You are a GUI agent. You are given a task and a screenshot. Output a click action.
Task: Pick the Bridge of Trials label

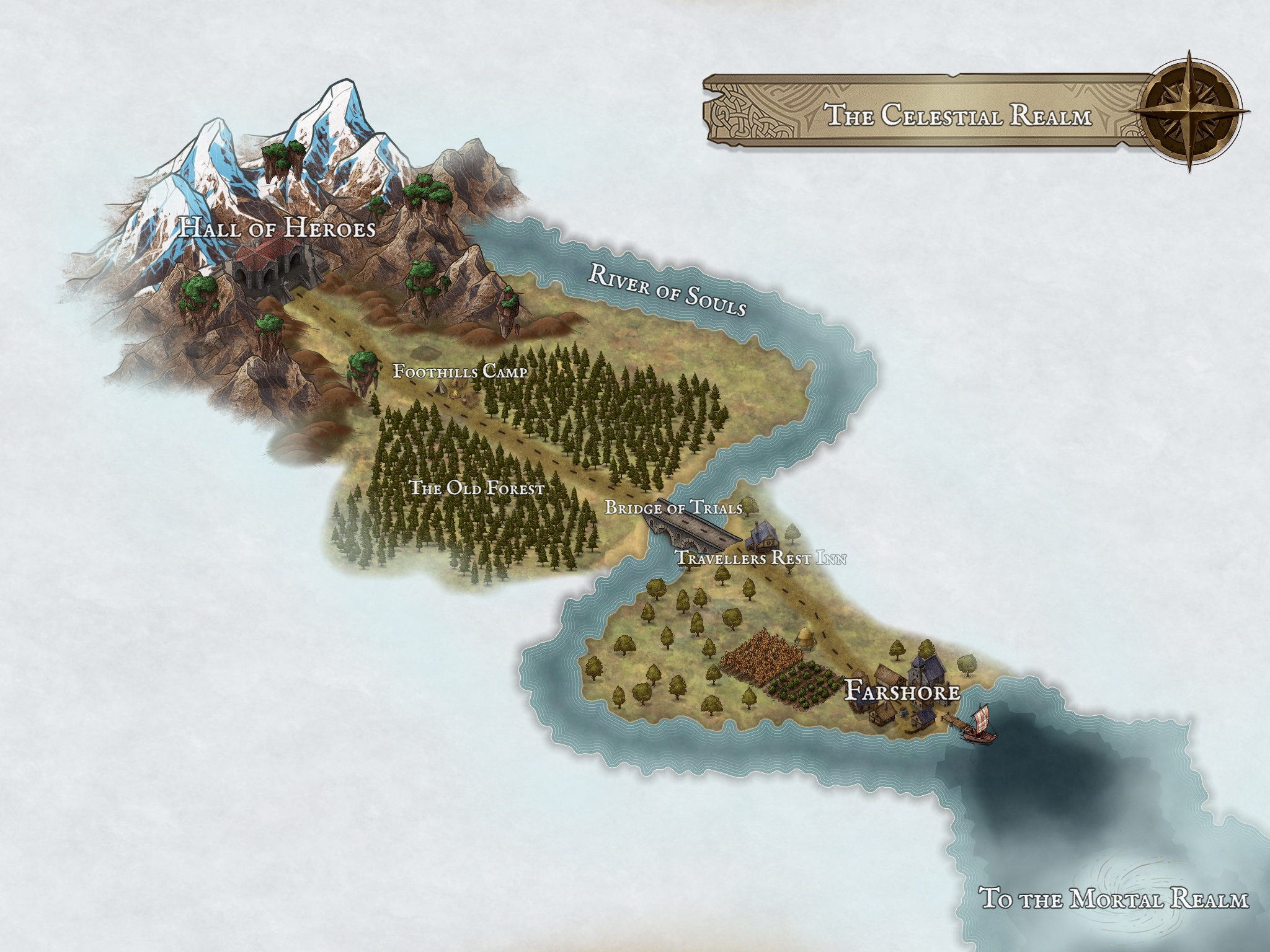coord(673,508)
